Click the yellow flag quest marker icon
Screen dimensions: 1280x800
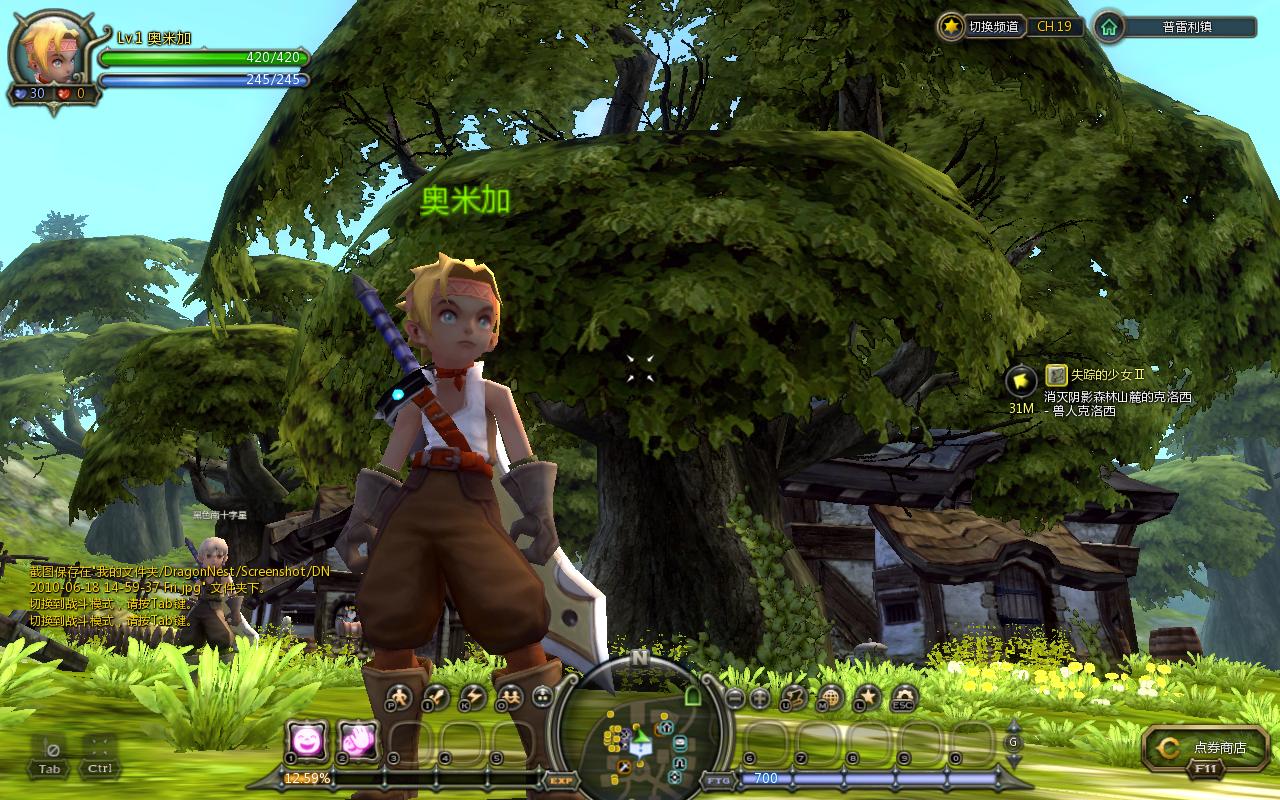click(1021, 381)
